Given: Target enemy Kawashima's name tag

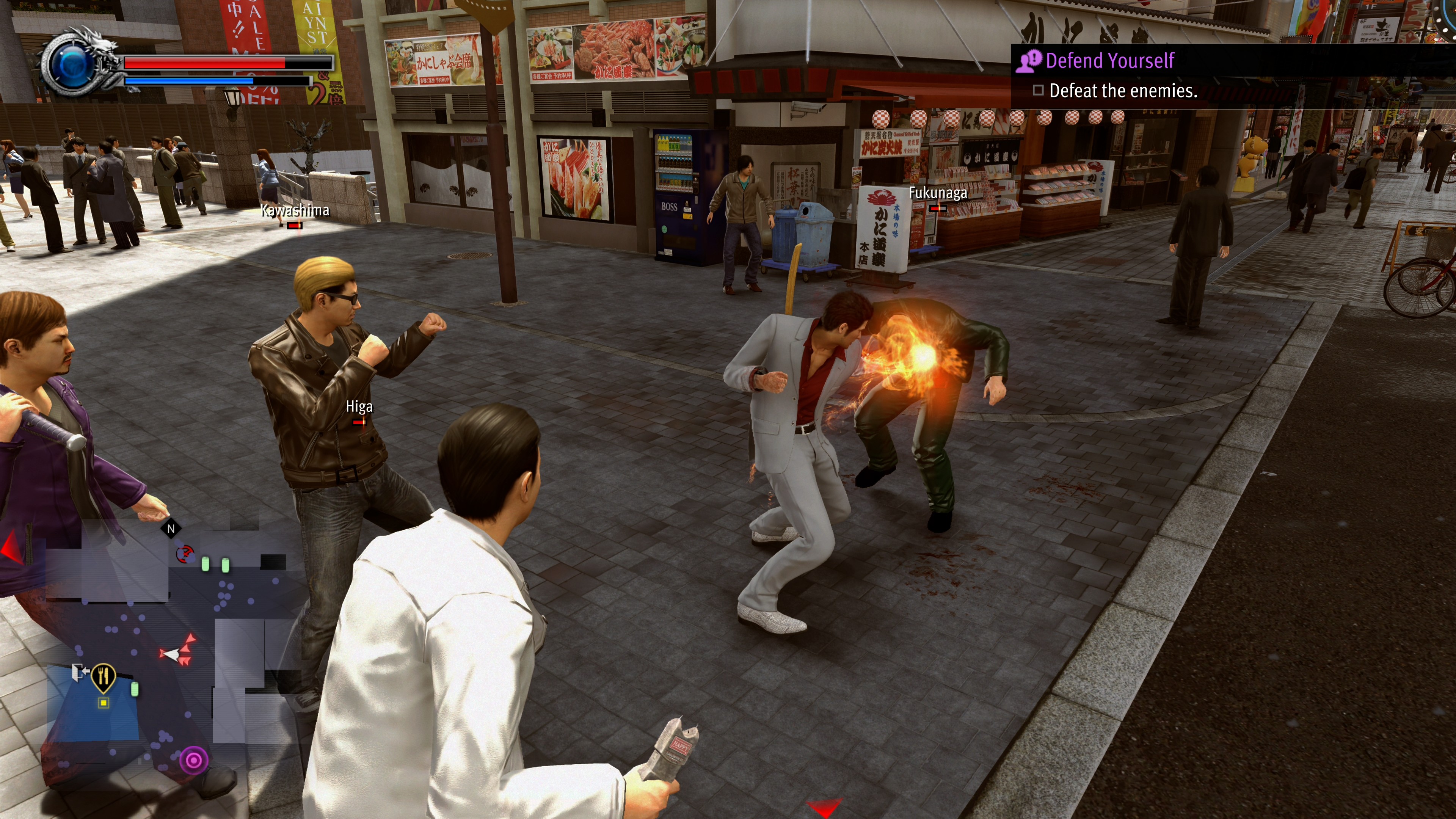Looking at the screenshot, I should [295, 211].
